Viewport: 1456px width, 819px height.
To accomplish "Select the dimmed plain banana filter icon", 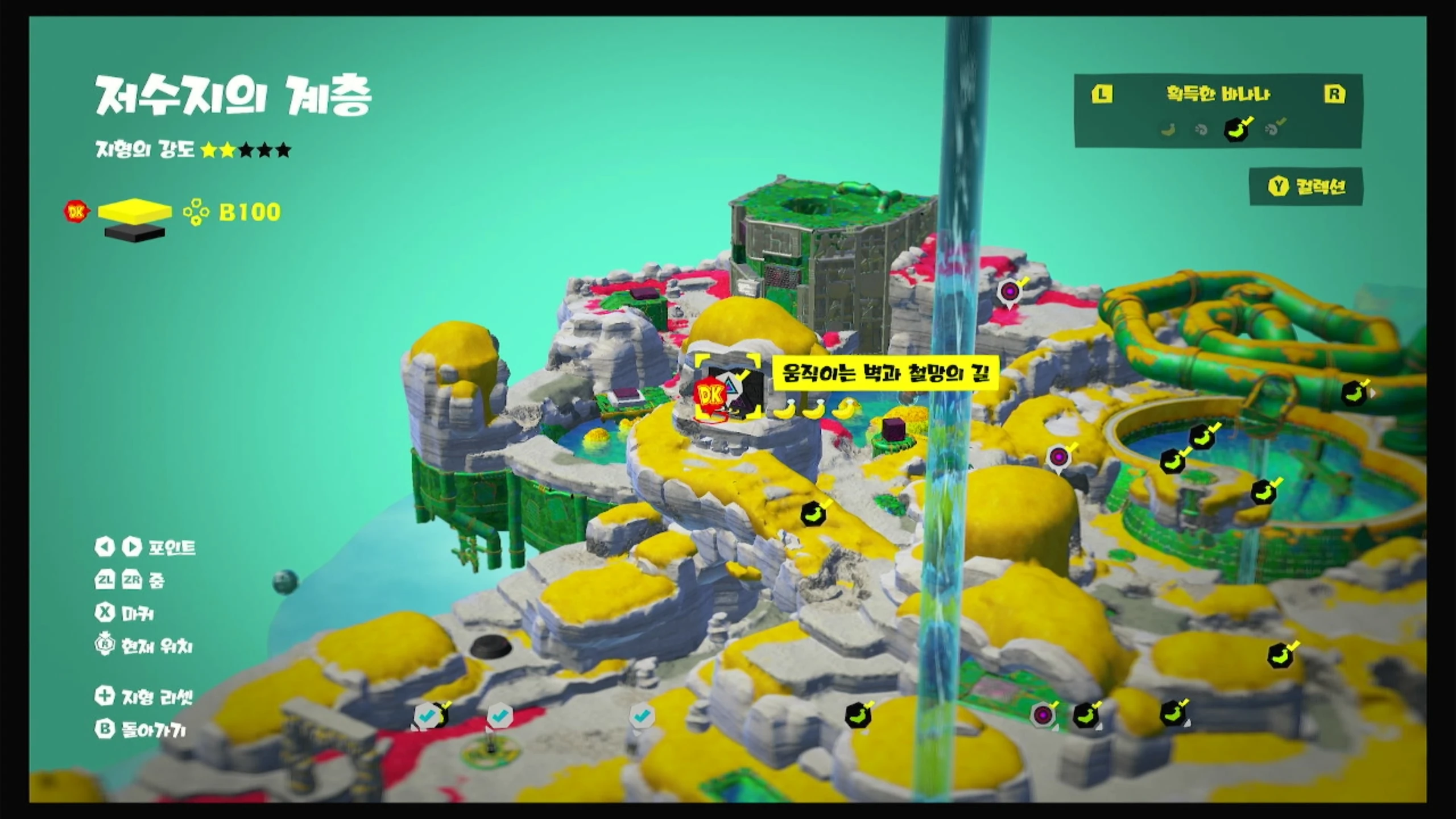I will [x=1168, y=130].
